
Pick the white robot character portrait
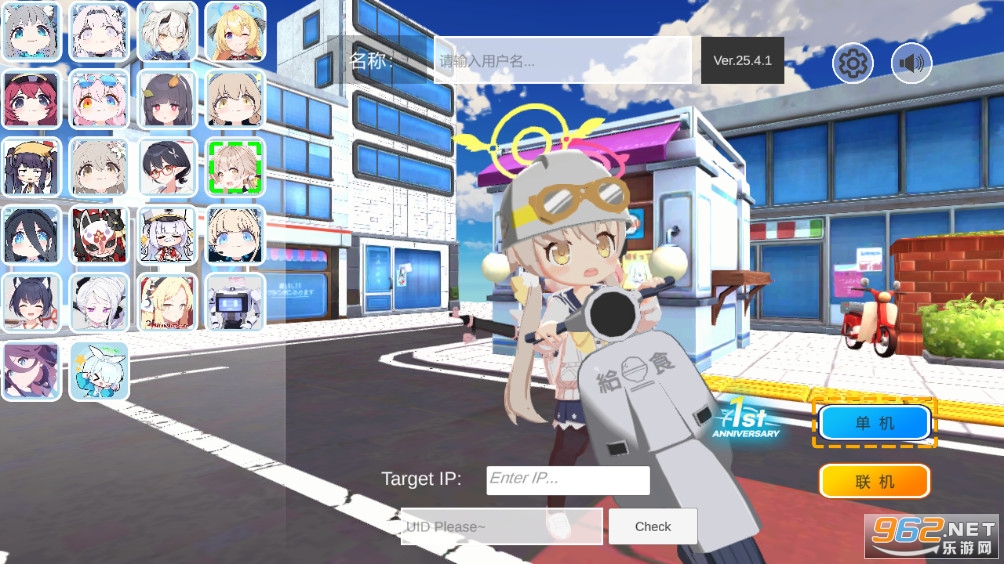coord(235,302)
